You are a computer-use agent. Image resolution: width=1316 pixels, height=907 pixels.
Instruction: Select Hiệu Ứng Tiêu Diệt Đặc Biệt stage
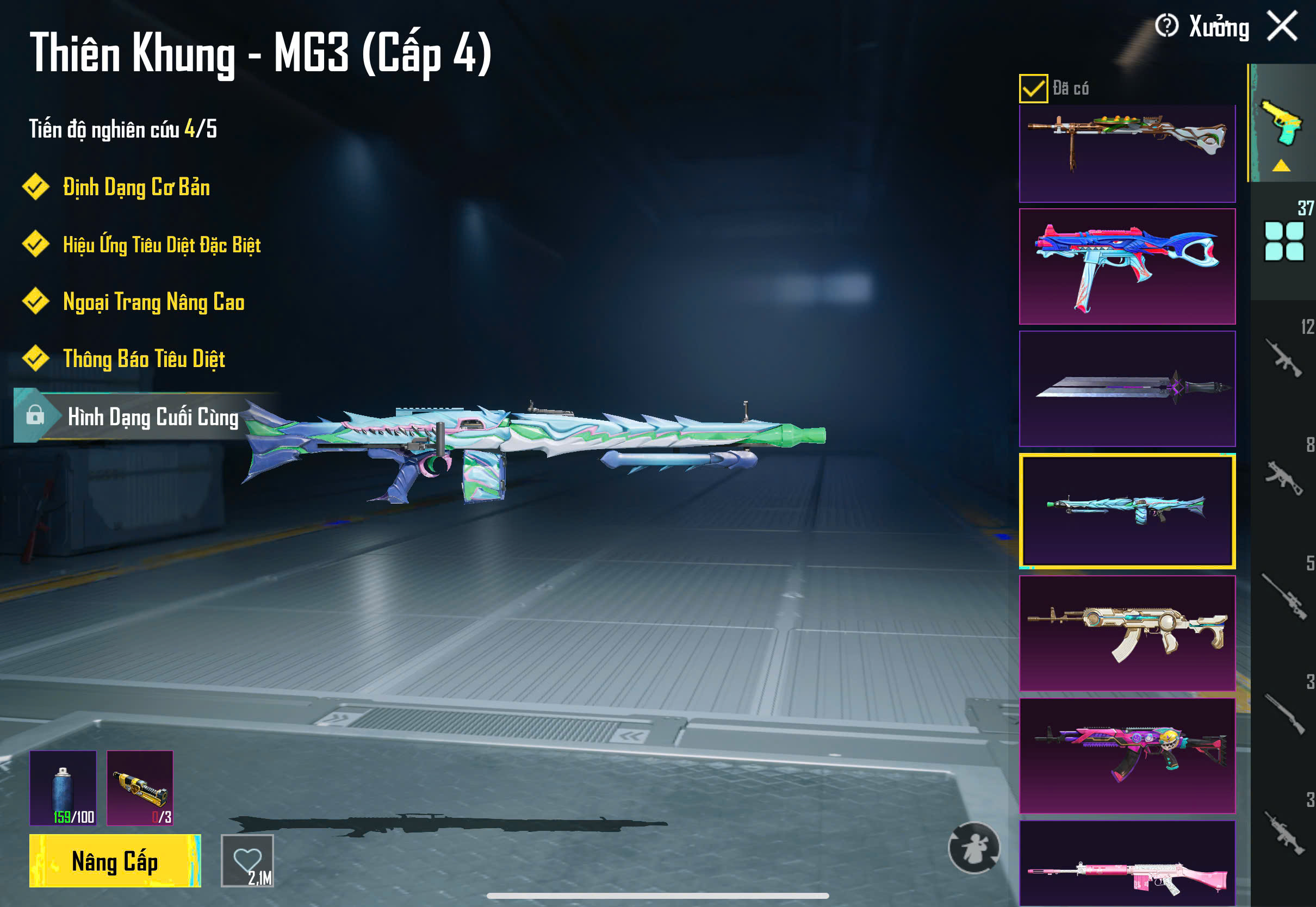tap(161, 245)
